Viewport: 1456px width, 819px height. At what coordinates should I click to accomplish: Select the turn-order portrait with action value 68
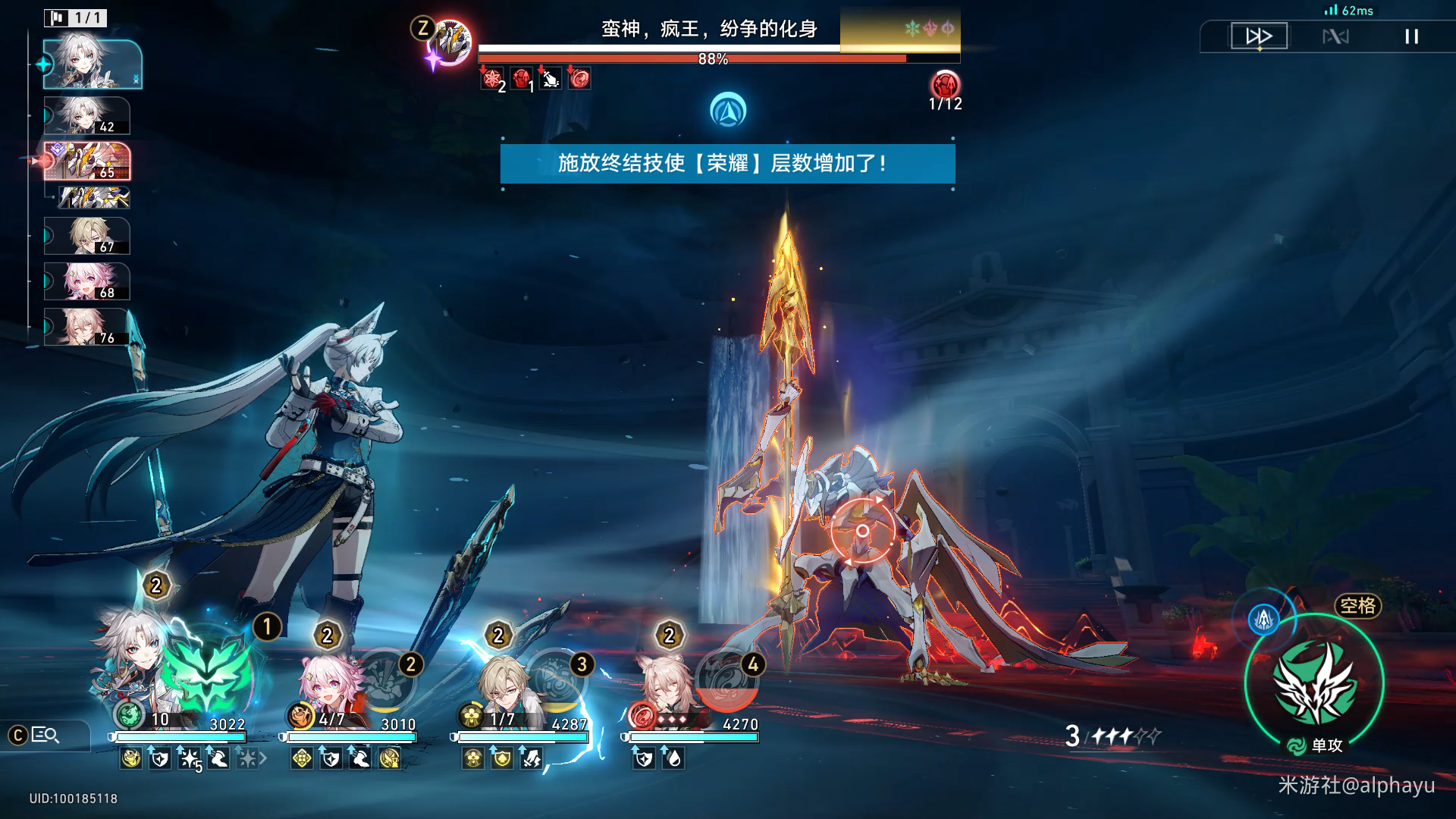point(87,281)
